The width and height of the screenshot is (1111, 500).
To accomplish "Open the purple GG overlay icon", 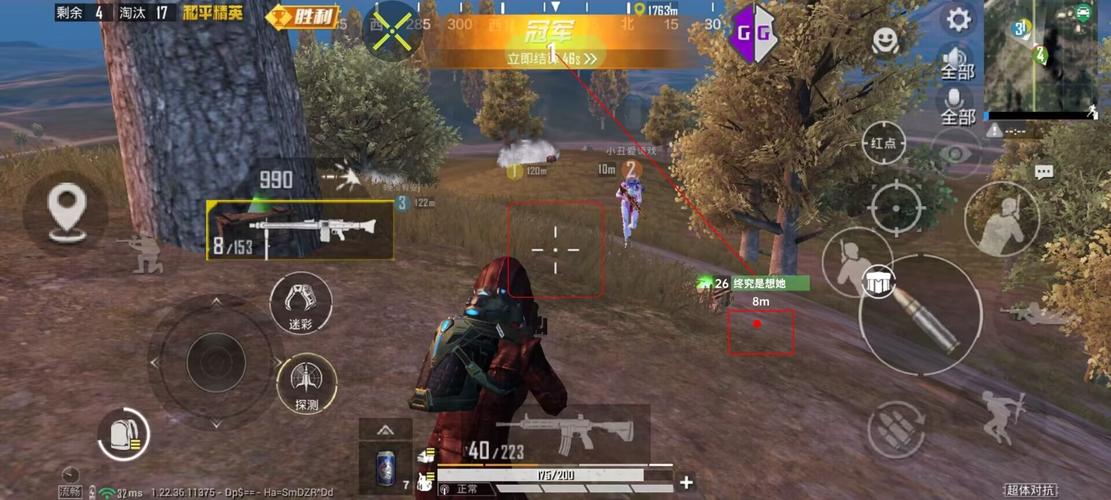I will click(x=753, y=35).
